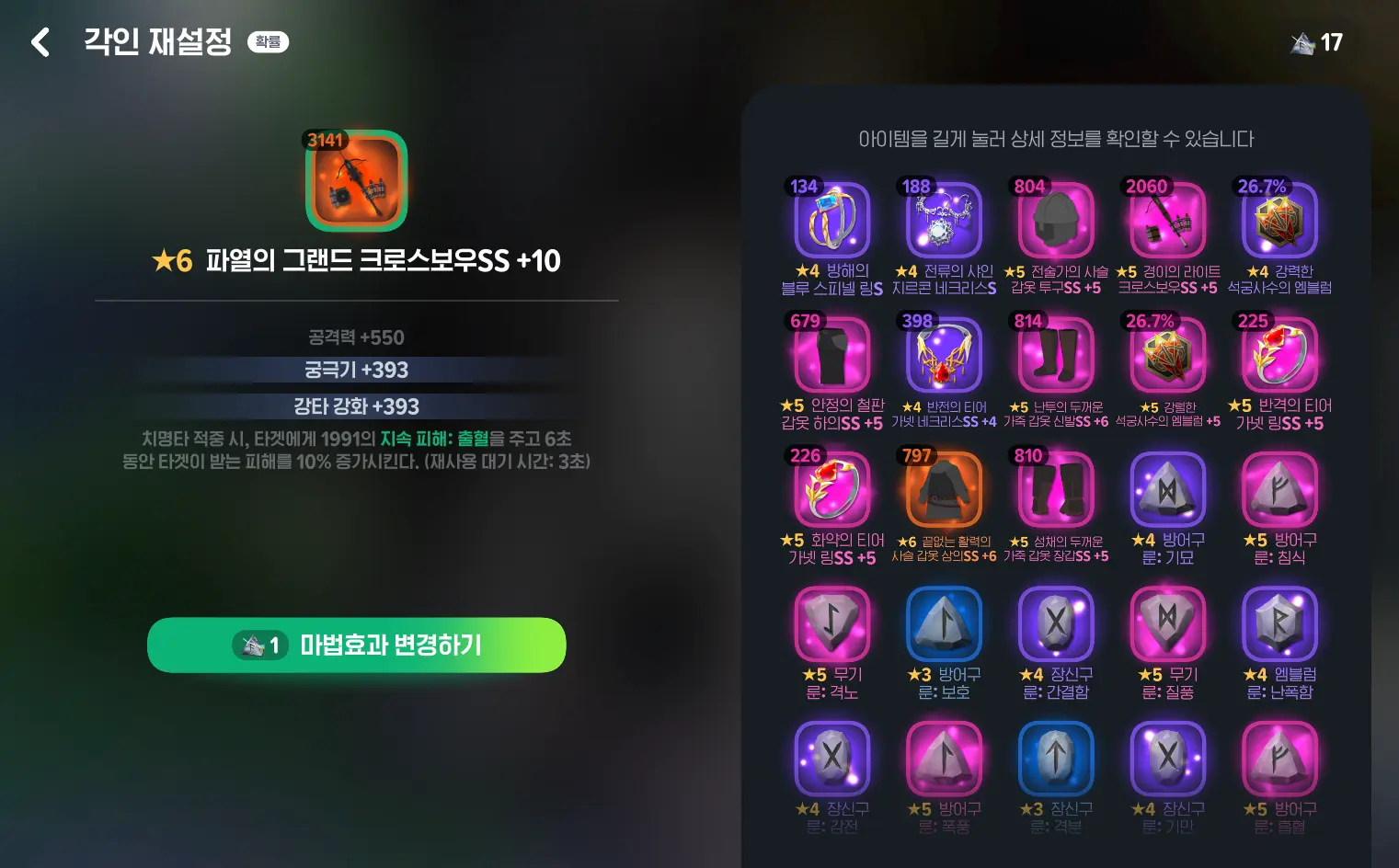Screen dimensions: 1399x868
Task: View the 파열의 그랜드 크로스보우SS weapon thumbnail
Action: [x=357, y=181]
